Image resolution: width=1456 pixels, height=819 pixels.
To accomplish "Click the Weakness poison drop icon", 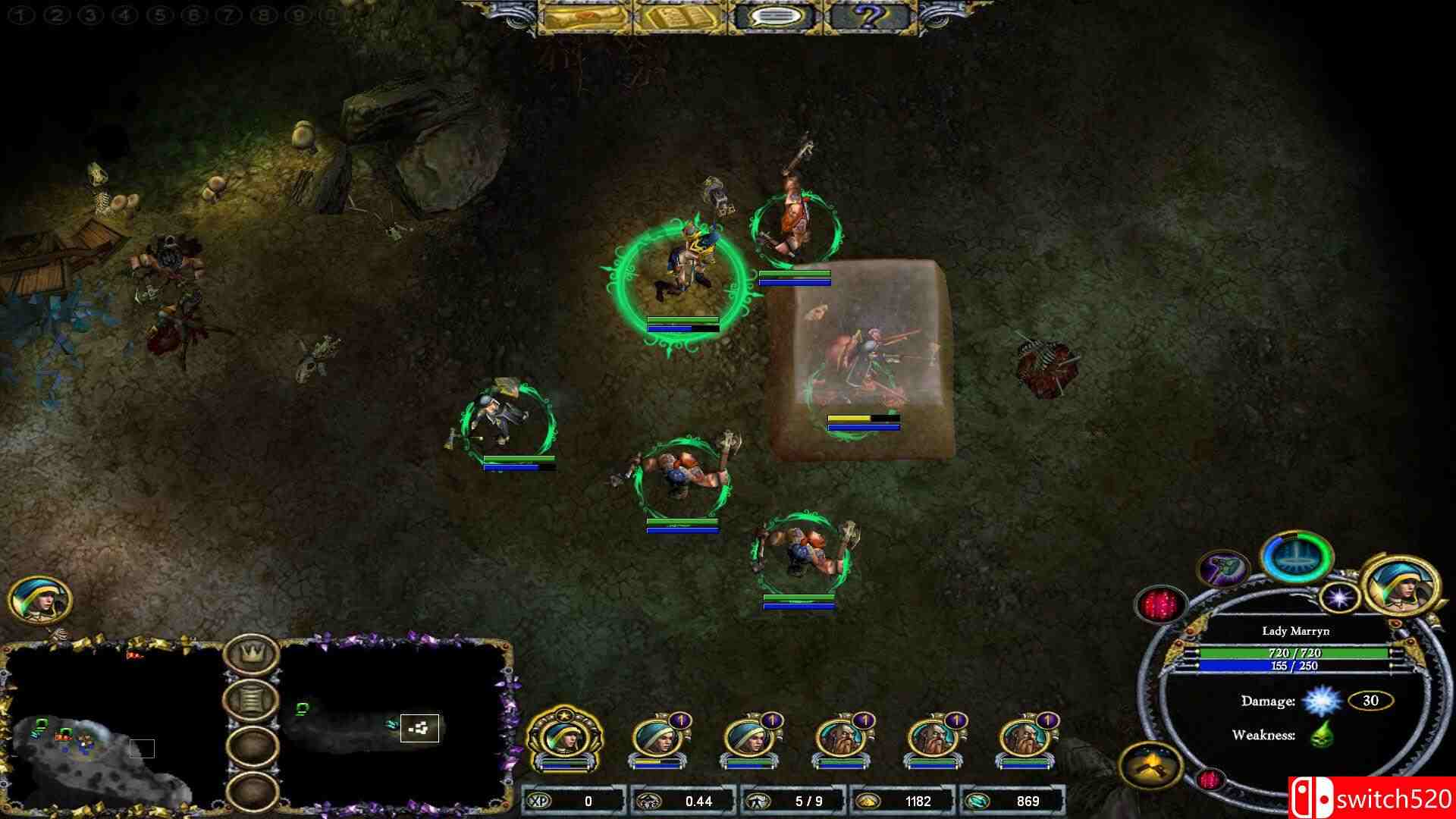I will 1323,733.
